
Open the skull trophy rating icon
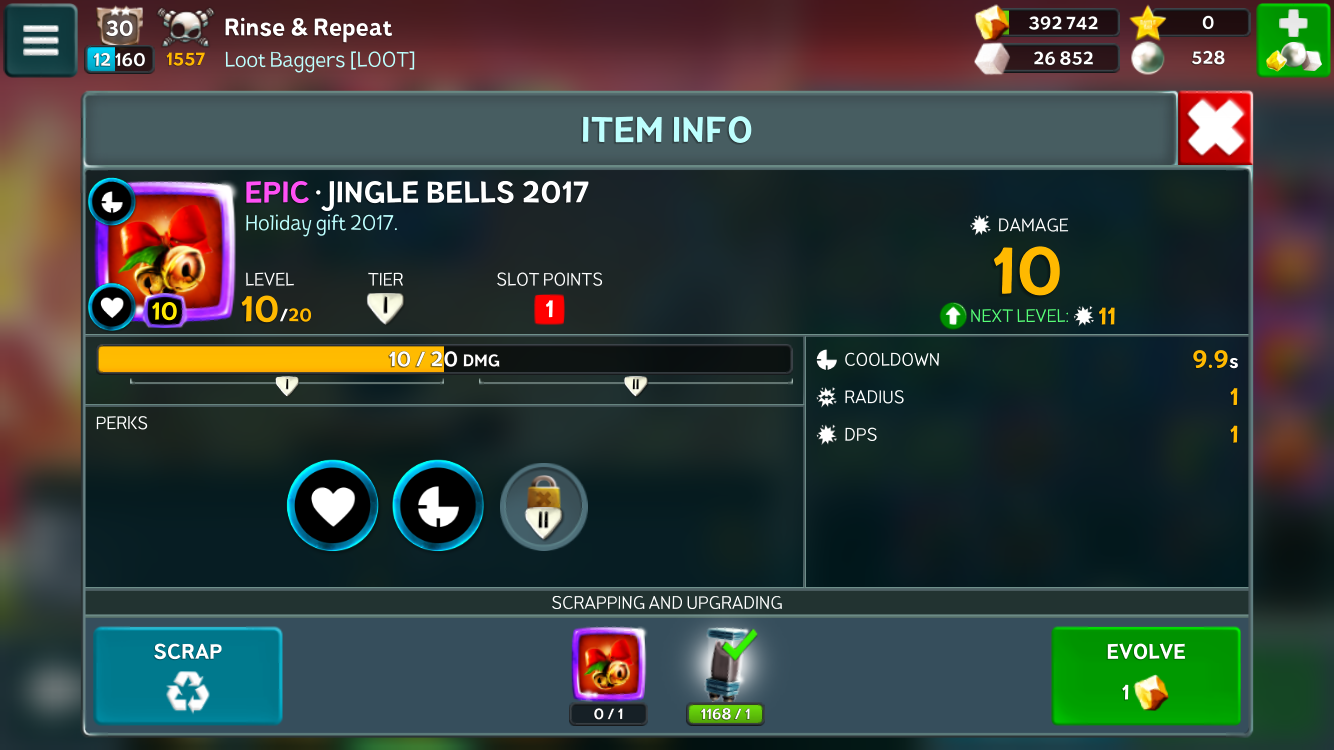point(186,28)
